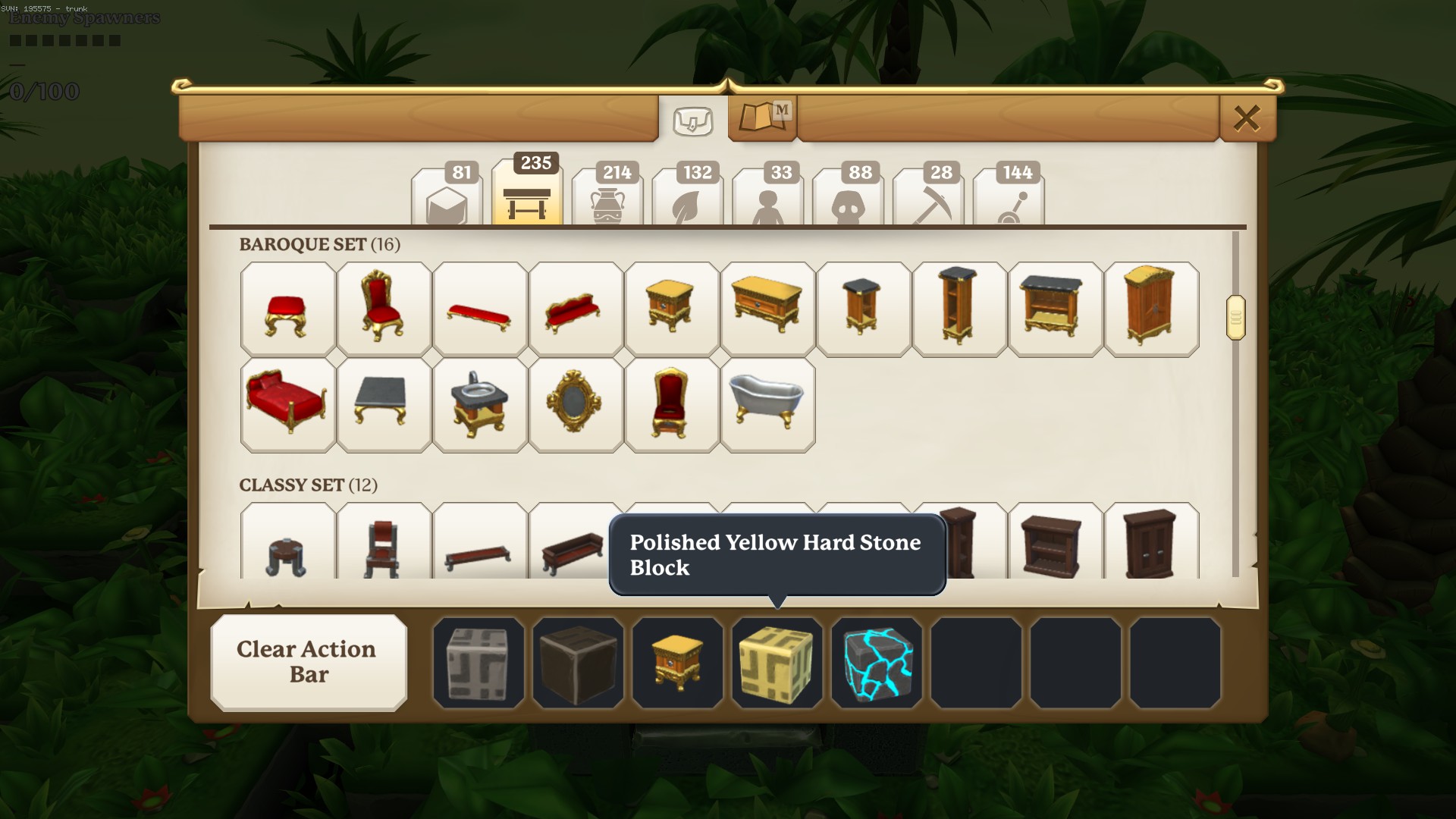The image size is (1456, 819).
Task: Open the pickaxe tools category tab (28)
Action: 928,199
